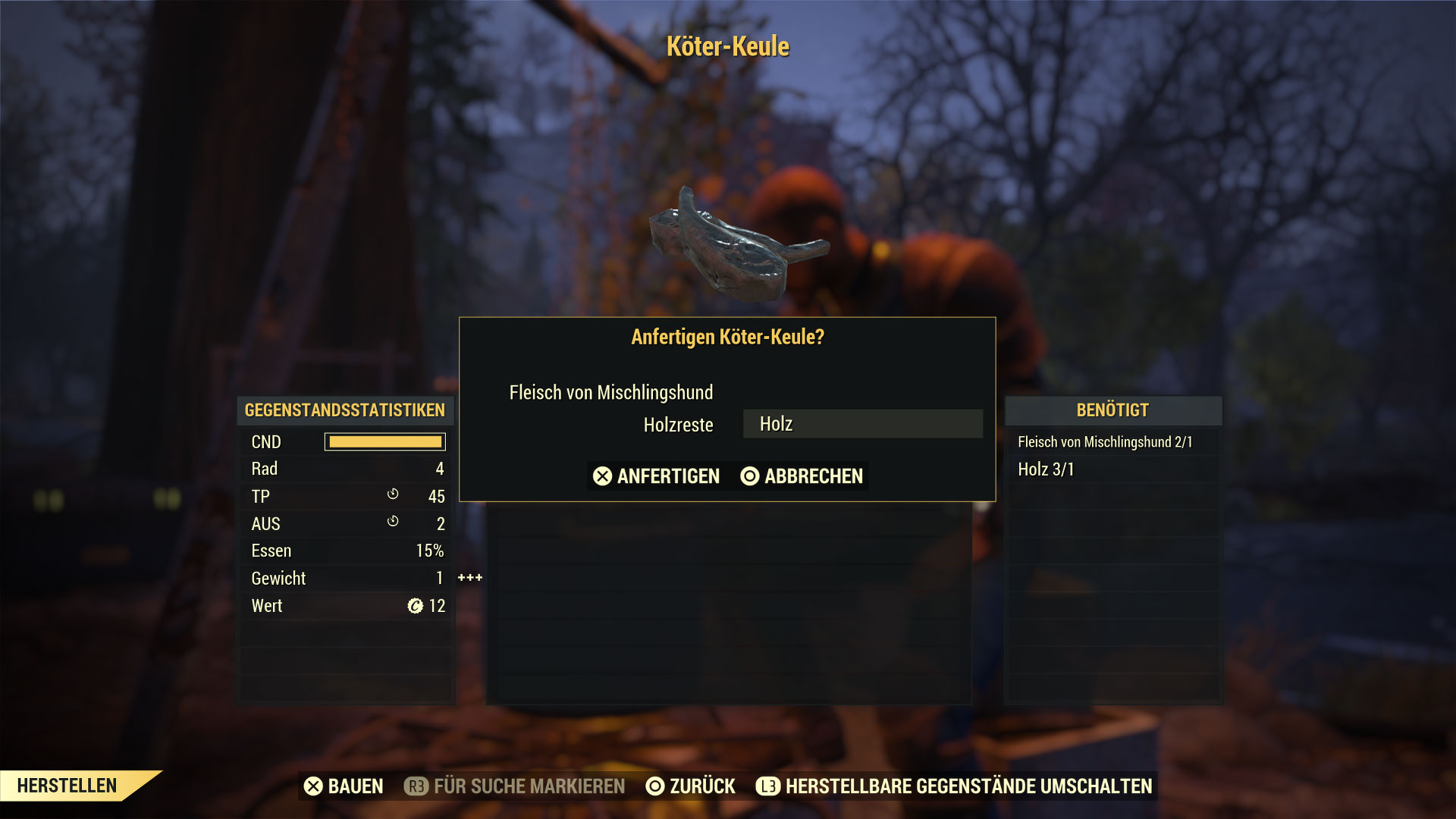This screenshot has height=819, width=1456.
Task: Confirm crafting with Anfertigen
Action: point(657,476)
